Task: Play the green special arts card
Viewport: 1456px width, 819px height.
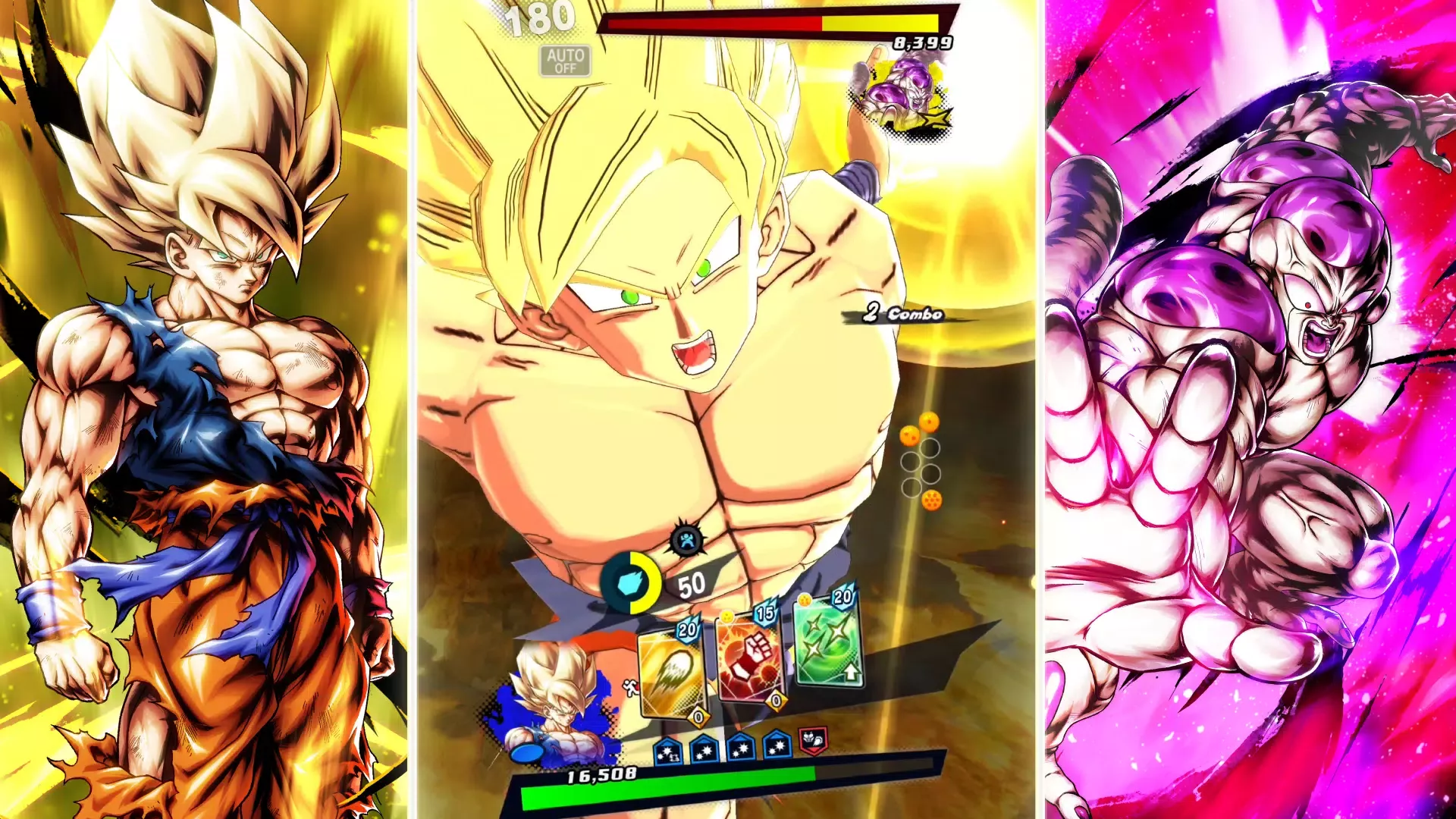Action: (828, 641)
